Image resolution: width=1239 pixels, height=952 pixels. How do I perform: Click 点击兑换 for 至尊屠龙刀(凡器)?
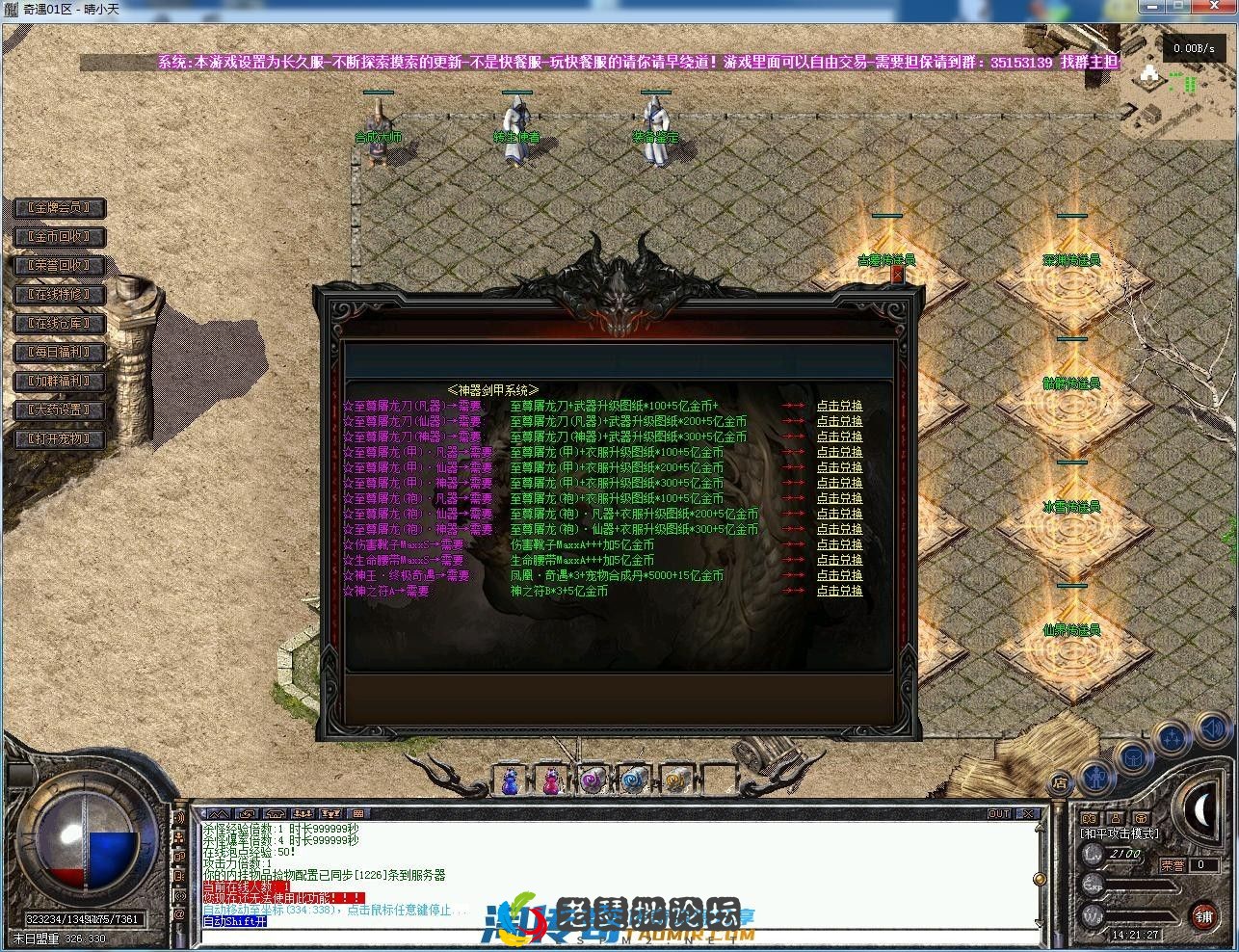[839, 407]
